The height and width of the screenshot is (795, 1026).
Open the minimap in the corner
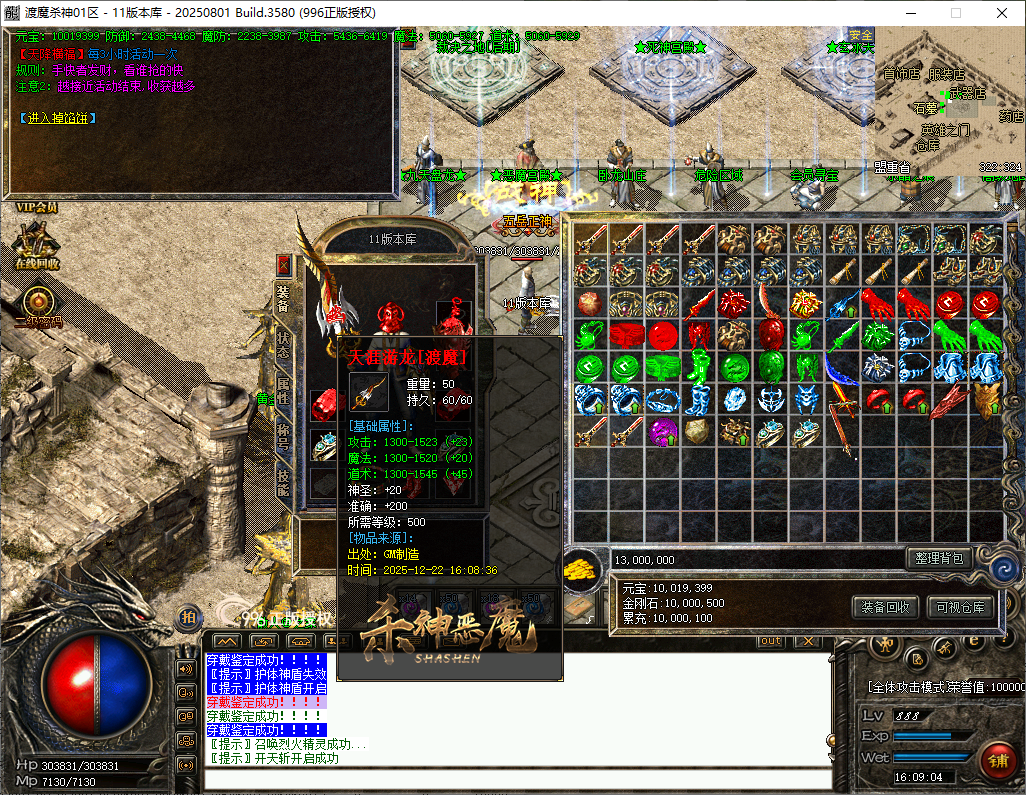pos(950,100)
